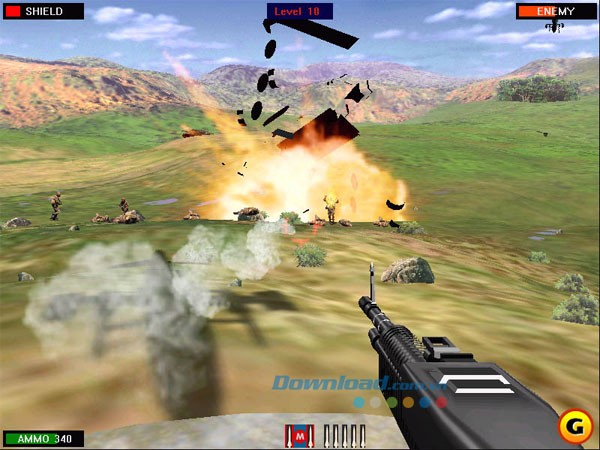The width and height of the screenshot is (600, 450).
Task: Select the red M missile weapon icon
Action: [297, 435]
